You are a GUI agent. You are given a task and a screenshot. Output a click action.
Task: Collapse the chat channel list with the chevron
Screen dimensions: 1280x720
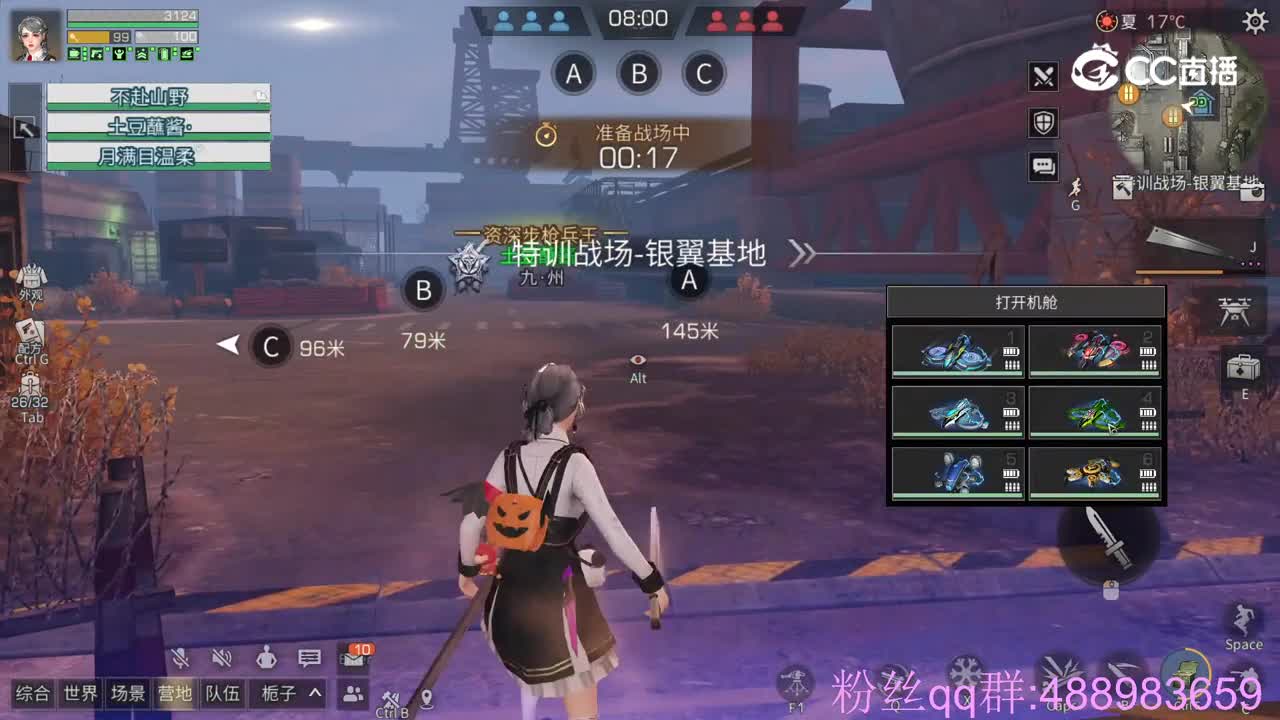(313, 694)
